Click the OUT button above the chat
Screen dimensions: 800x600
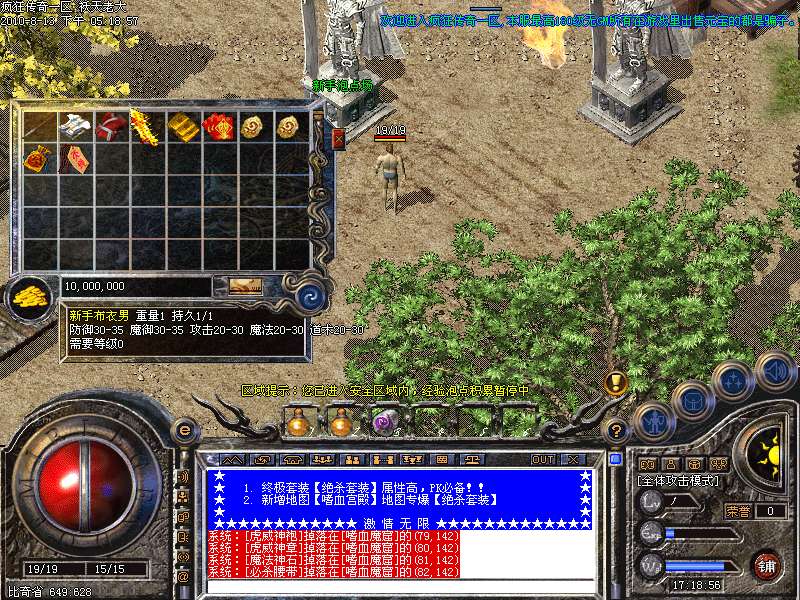(x=542, y=459)
